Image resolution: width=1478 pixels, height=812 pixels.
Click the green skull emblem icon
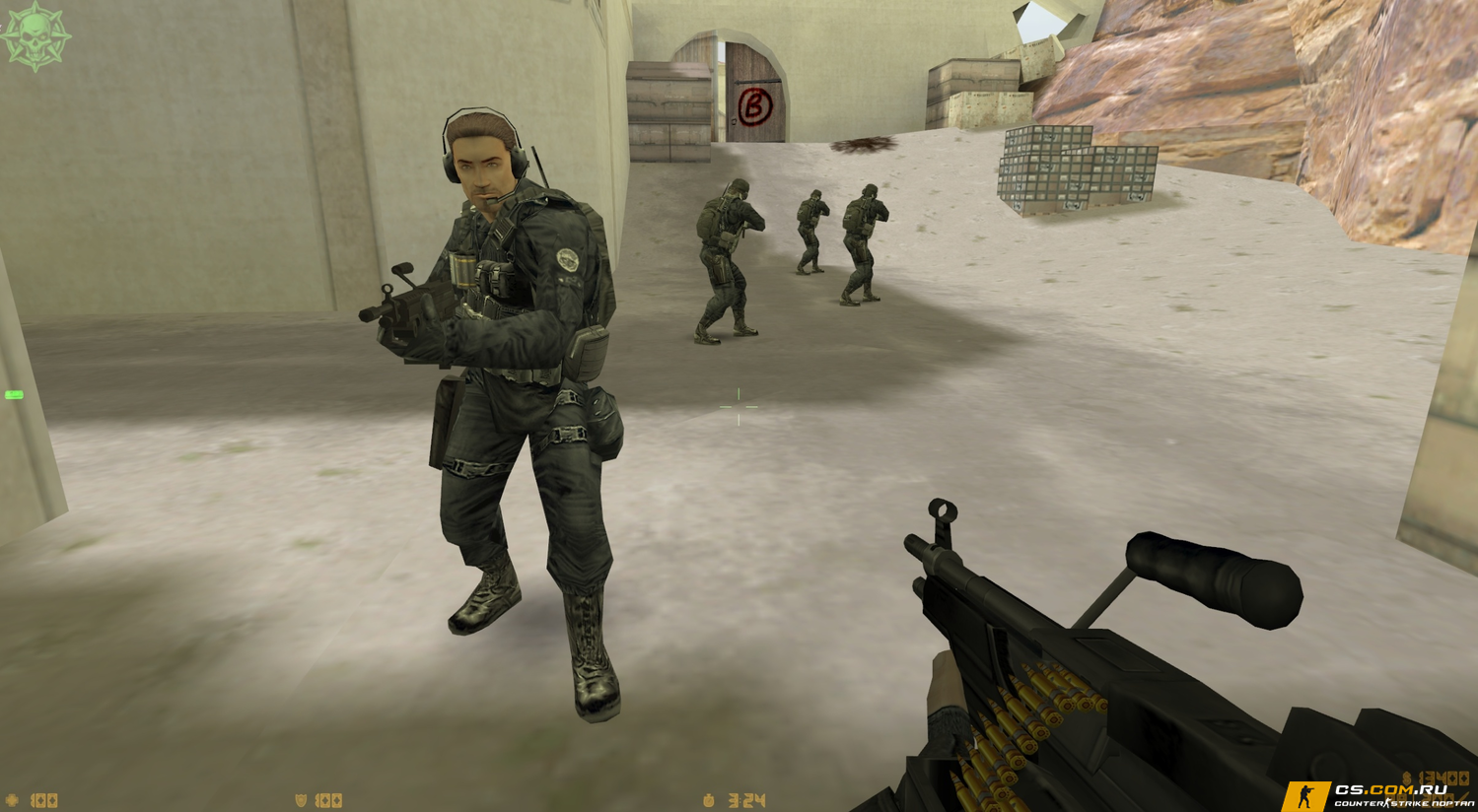(x=35, y=36)
